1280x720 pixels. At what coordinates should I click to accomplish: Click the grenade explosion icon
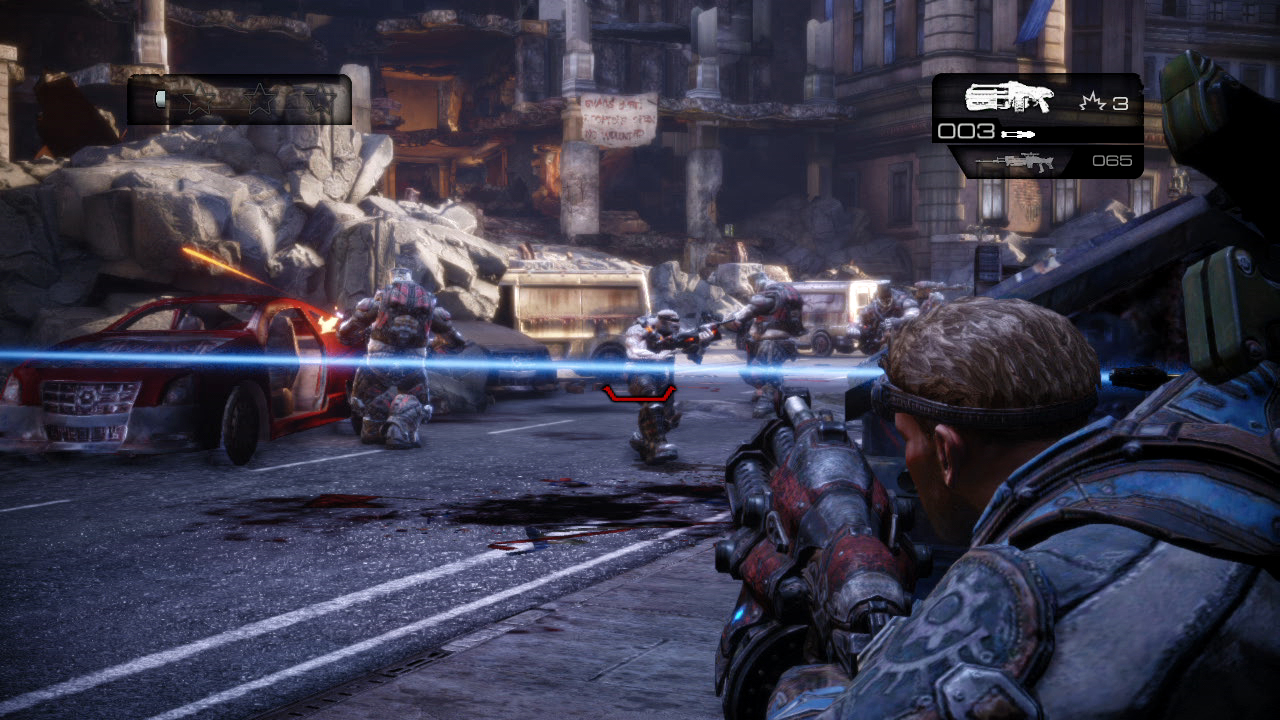click(x=1092, y=101)
